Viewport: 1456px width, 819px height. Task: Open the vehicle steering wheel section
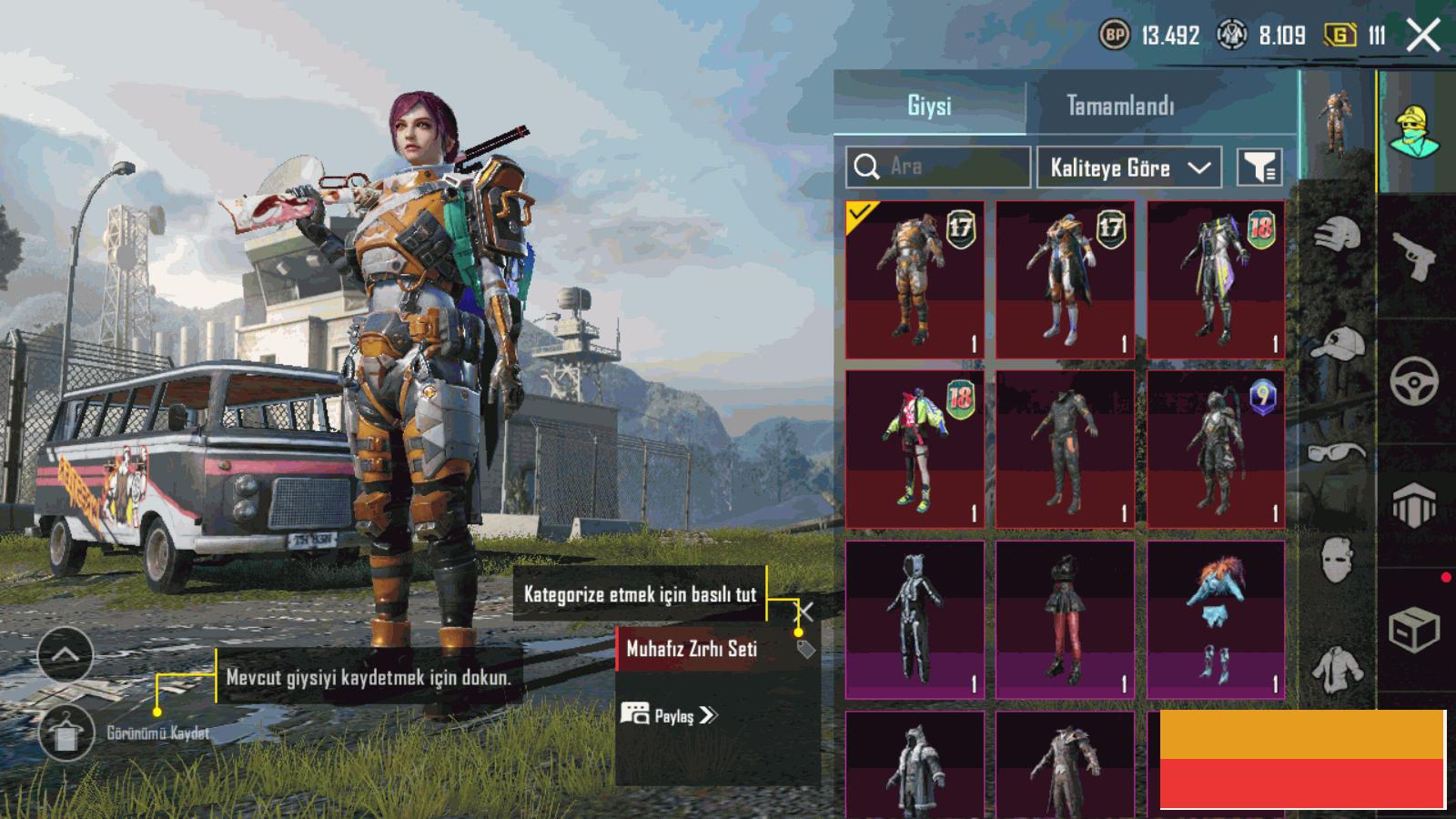(x=1414, y=380)
